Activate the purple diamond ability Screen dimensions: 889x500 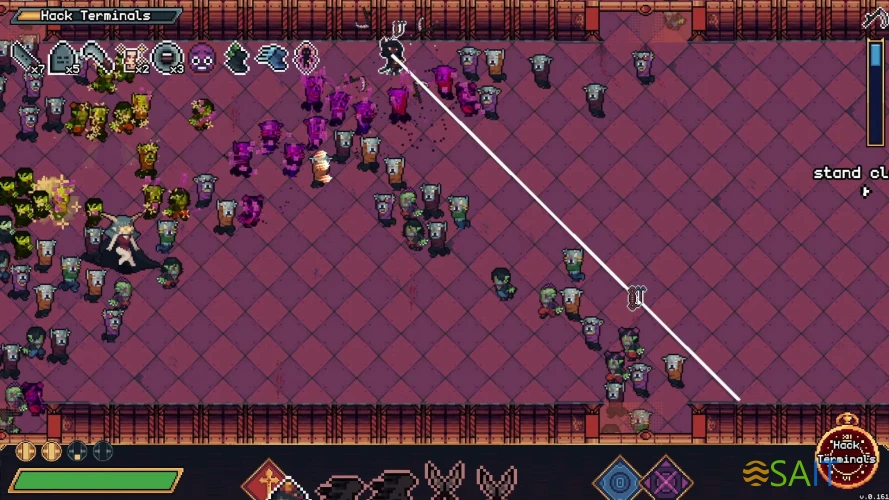pos(664,478)
